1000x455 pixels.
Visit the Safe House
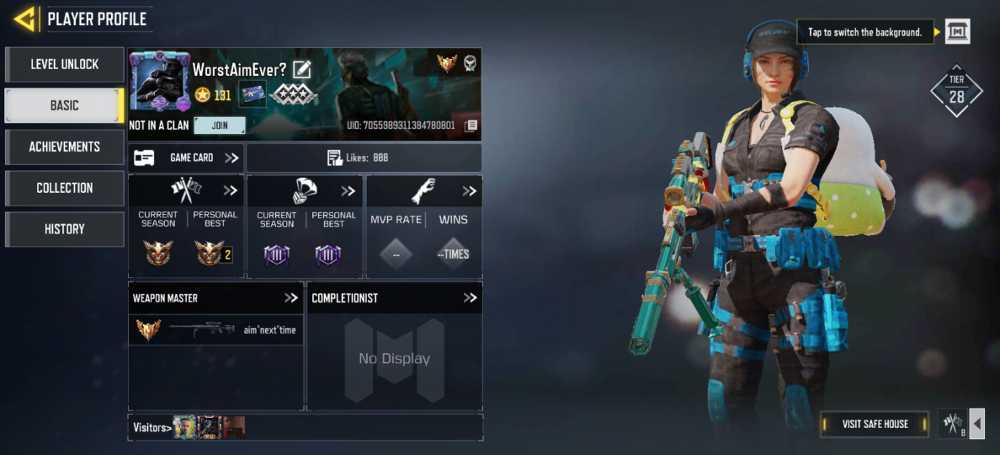[876, 424]
